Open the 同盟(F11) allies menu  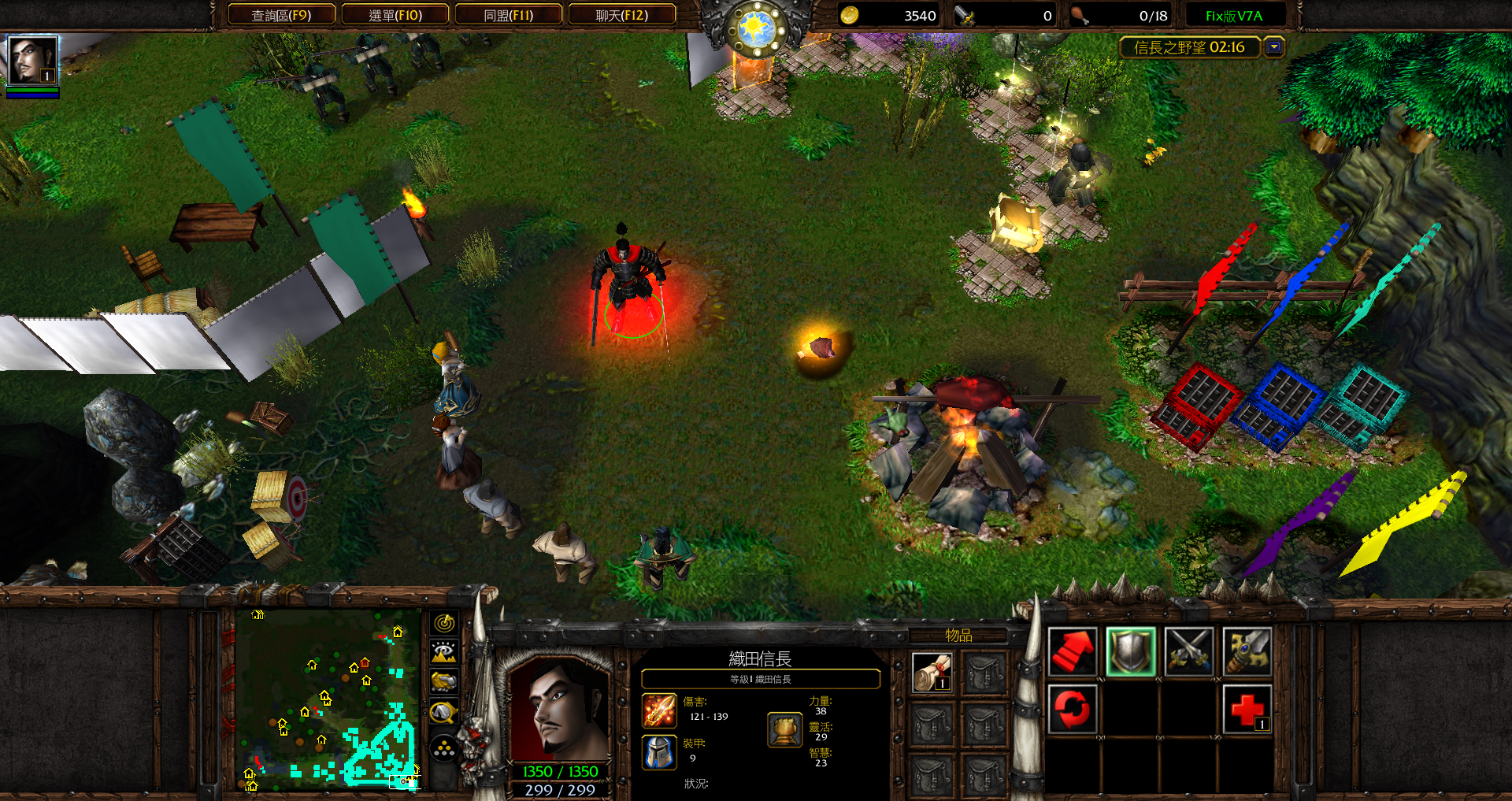509,15
